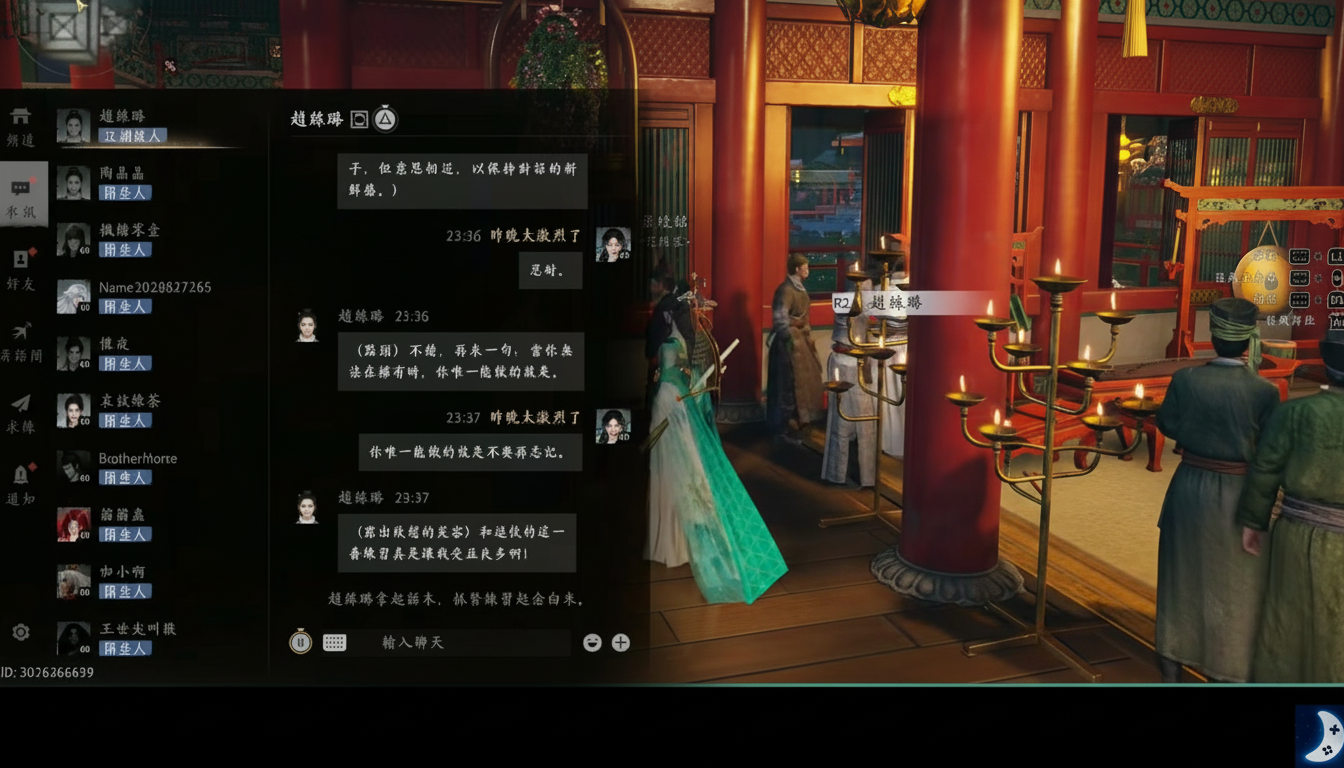Open the emoji picker in the chat bar

pyautogui.click(x=592, y=643)
